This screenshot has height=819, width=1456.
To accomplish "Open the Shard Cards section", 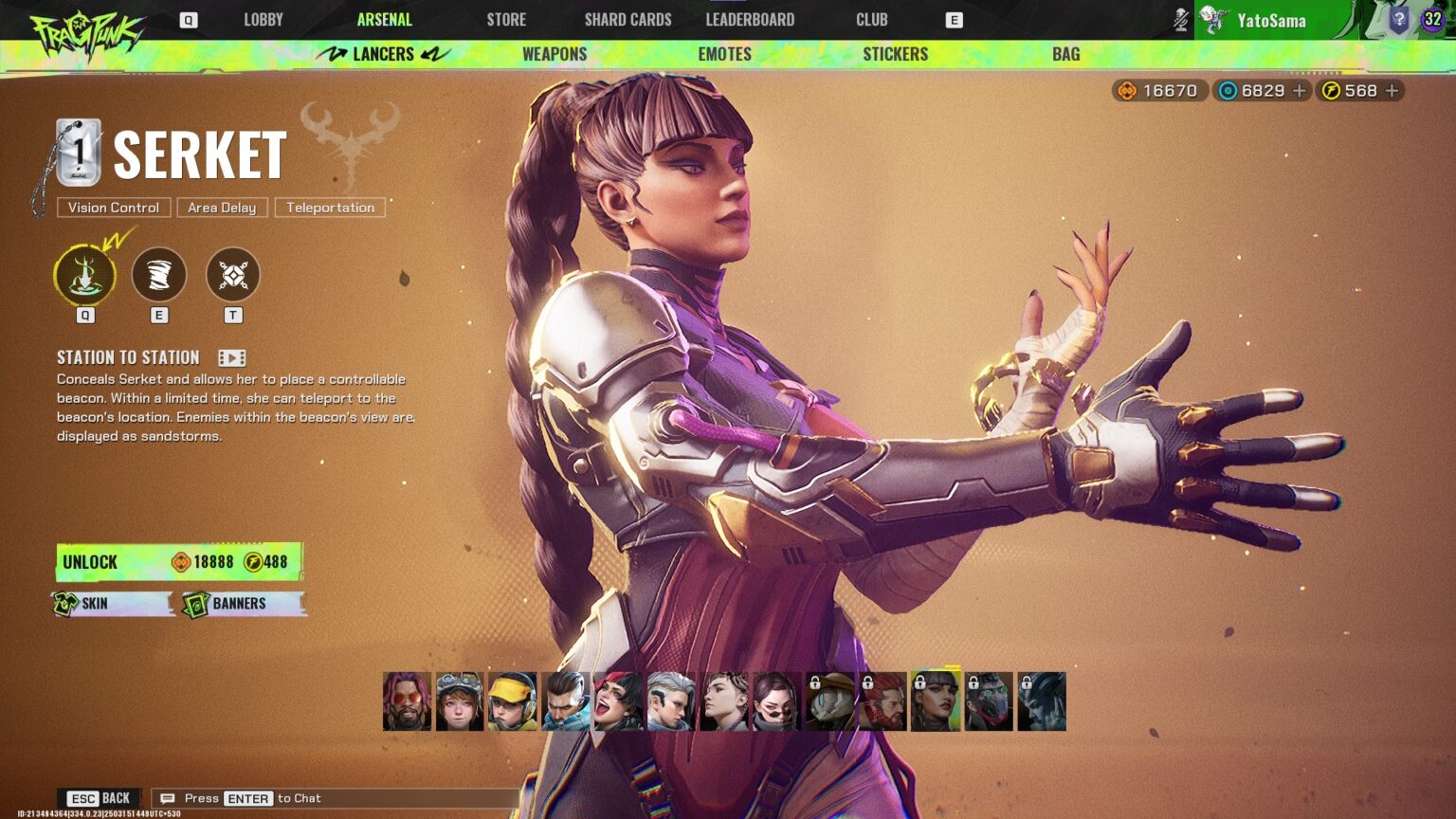I will [x=628, y=20].
